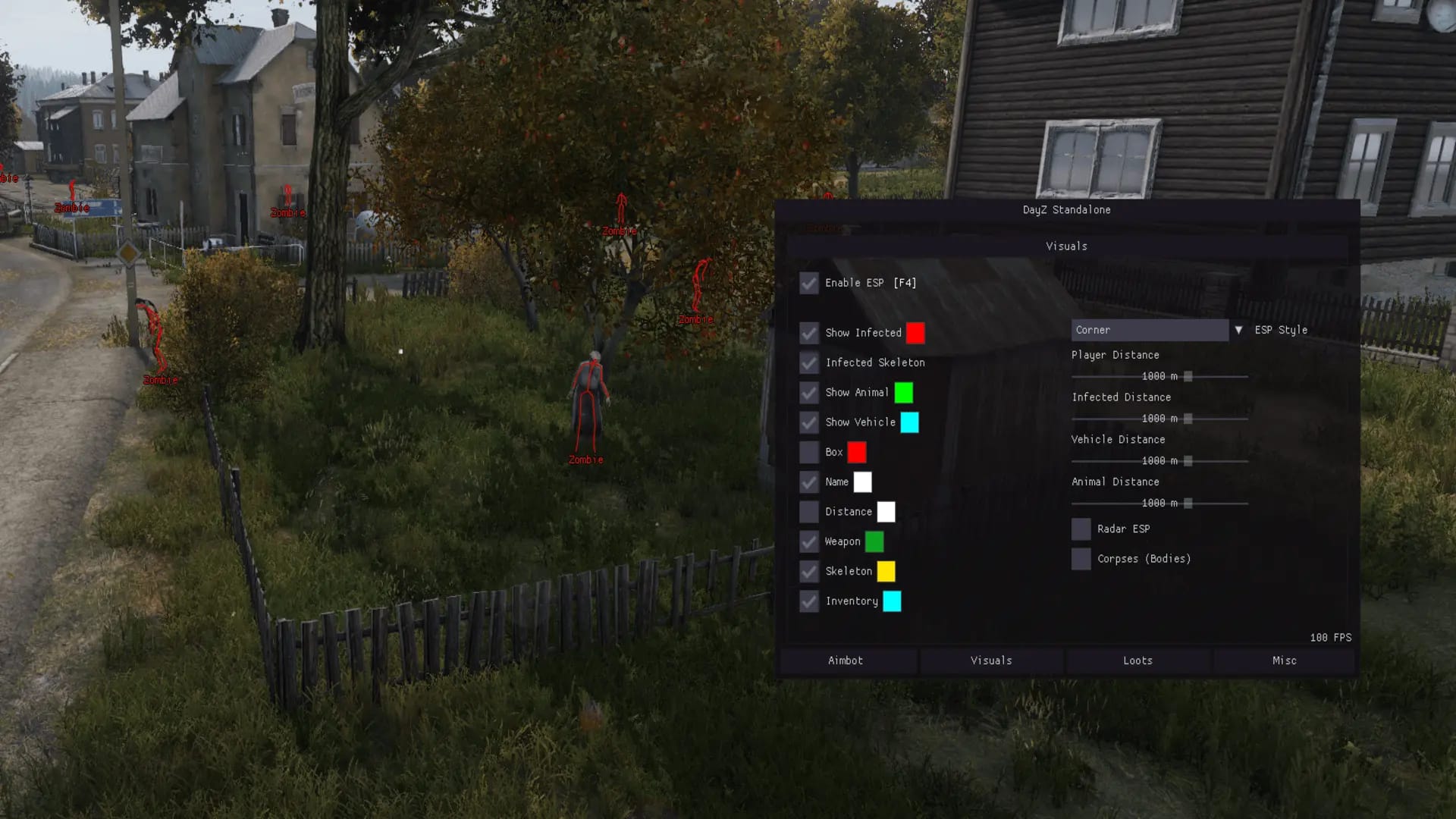
Task: Enable the Radar ESP option
Action: tap(1081, 529)
